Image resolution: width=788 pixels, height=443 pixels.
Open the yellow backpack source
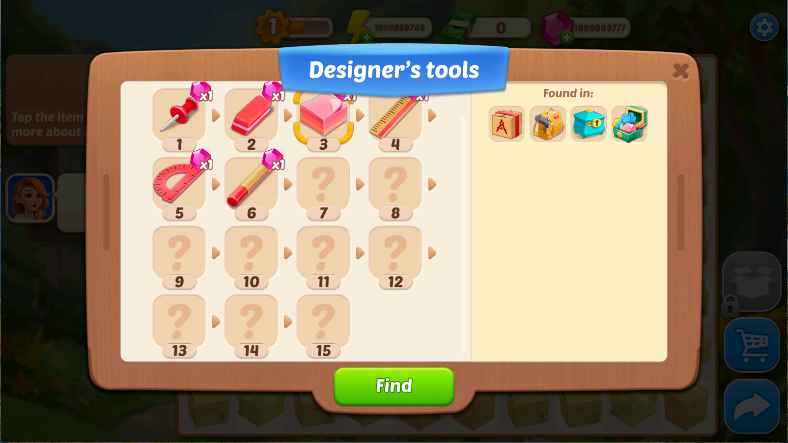coord(548,124)
